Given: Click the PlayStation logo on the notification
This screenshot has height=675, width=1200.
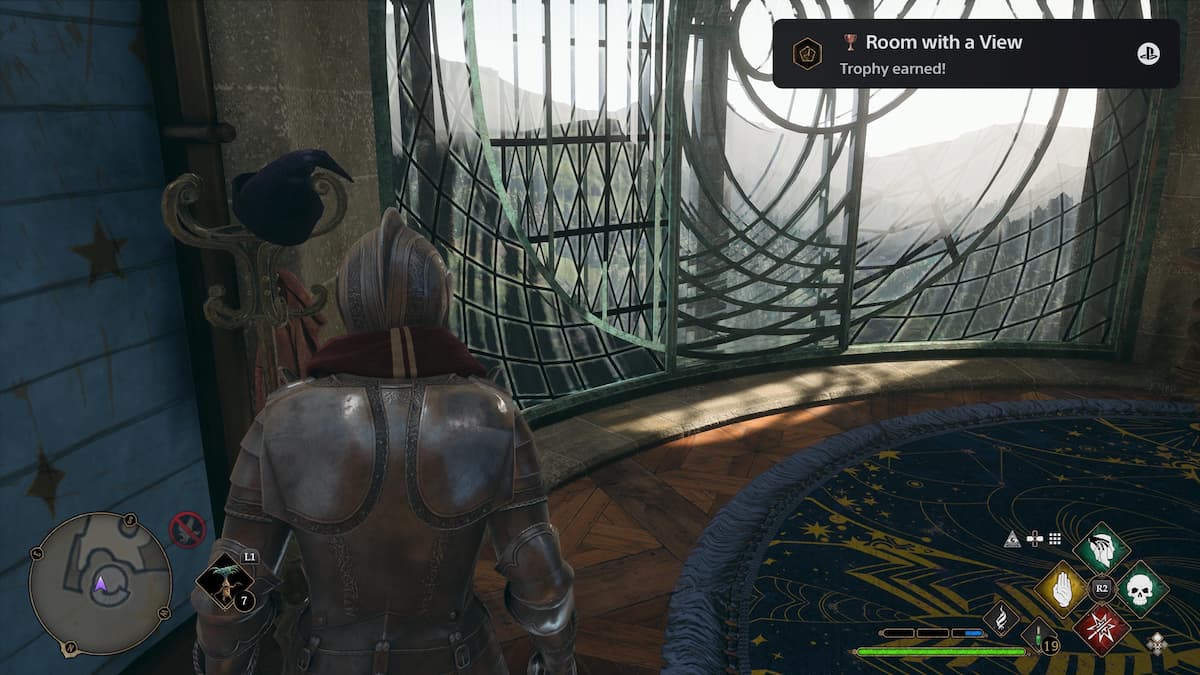Looking at the screenshot, I should coord(1148,54).
